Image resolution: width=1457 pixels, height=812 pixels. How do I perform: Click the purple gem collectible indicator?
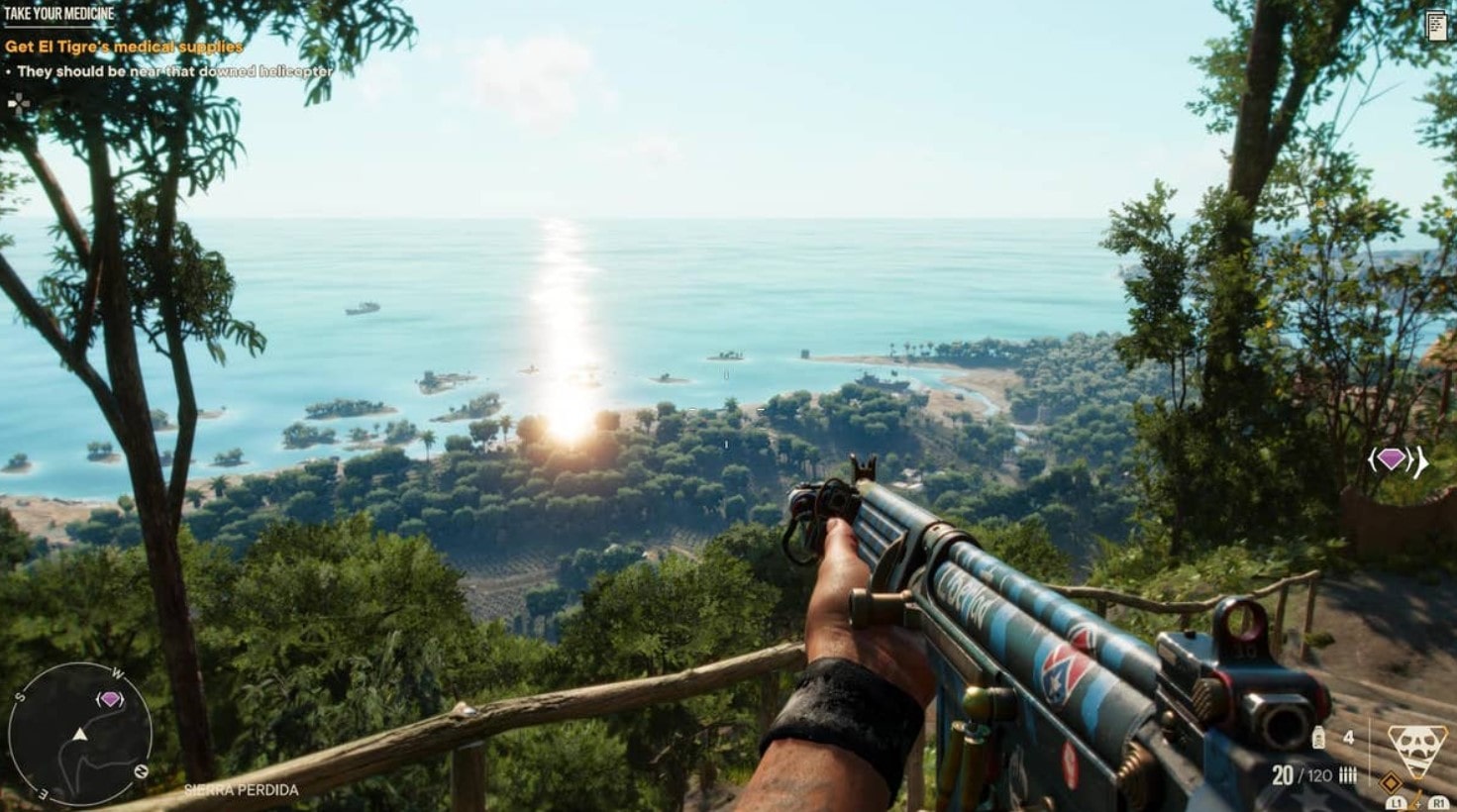click(x=1391, y=457)
